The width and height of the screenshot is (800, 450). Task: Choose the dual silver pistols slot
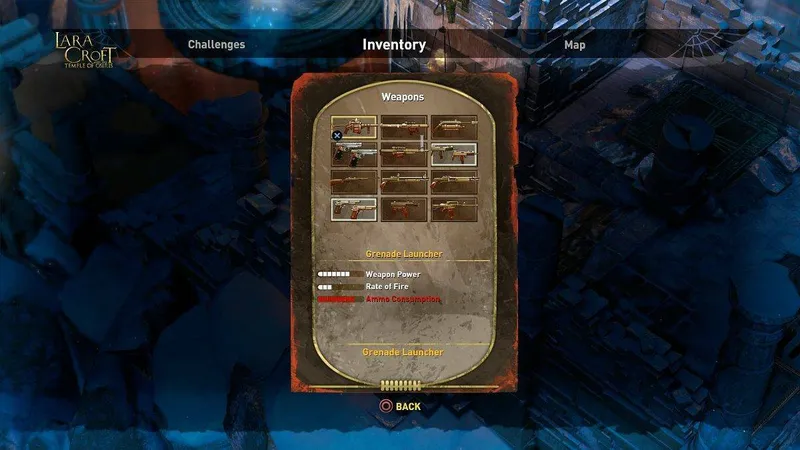[354, 154]
